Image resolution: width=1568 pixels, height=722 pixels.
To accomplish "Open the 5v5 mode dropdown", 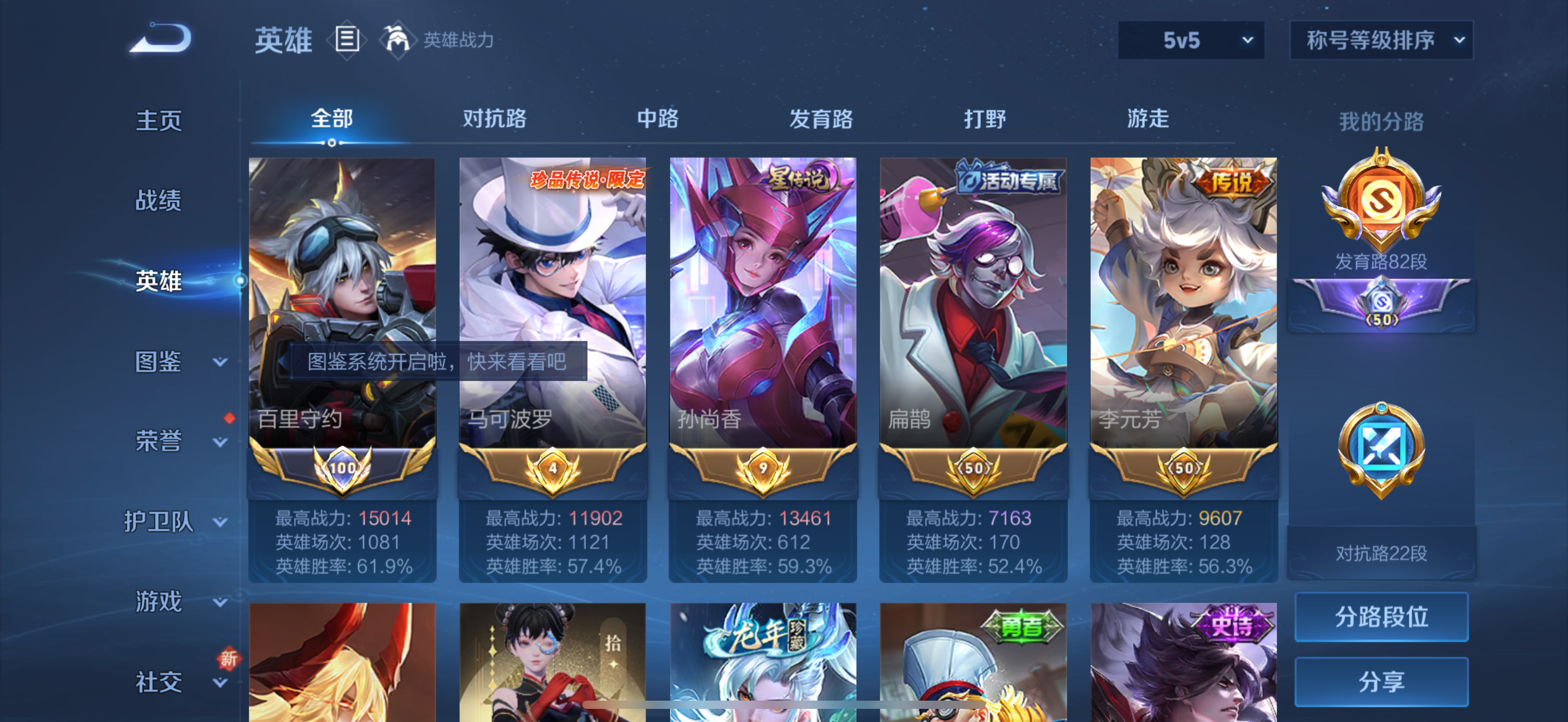I will [x=1191, y=39].
